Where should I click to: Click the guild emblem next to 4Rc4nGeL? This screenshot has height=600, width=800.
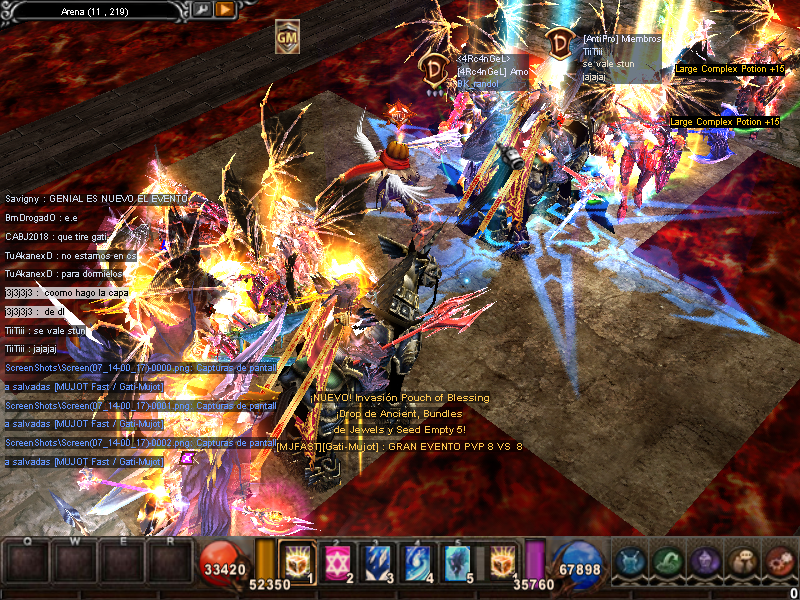436,69
